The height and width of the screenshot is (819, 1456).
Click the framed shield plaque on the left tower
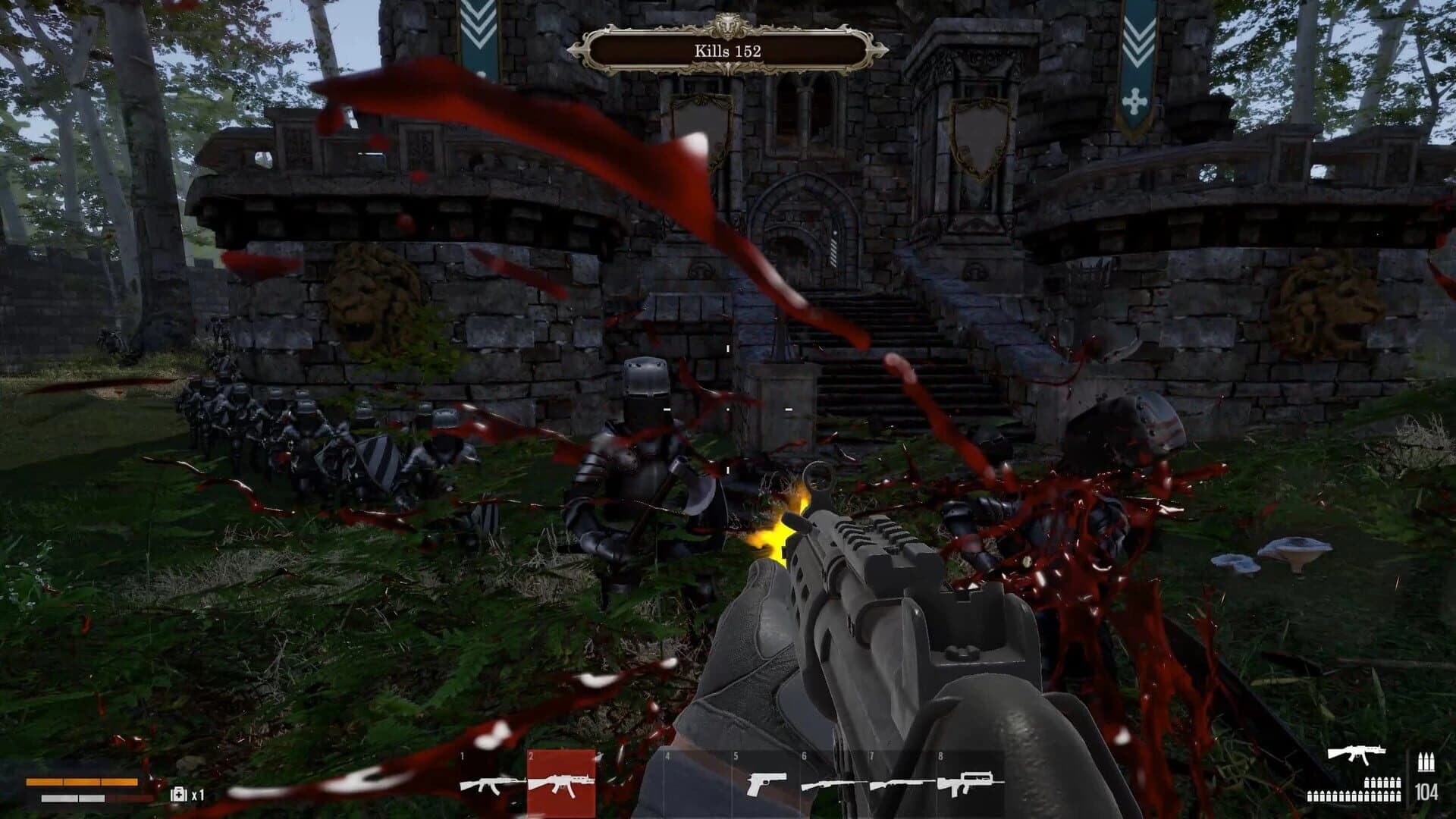[701, 125]
